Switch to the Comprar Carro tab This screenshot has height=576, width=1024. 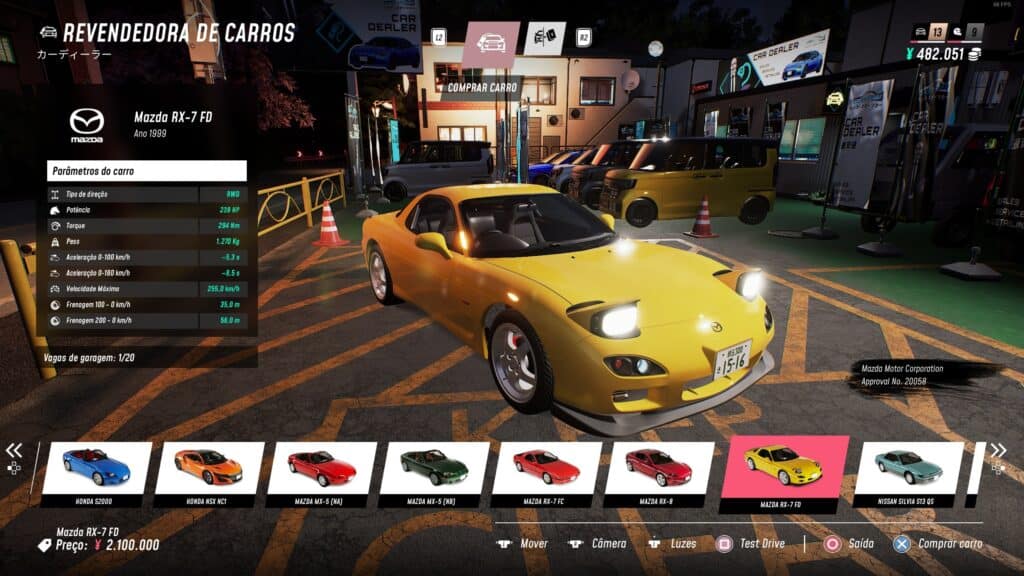(x=491, y=44)
